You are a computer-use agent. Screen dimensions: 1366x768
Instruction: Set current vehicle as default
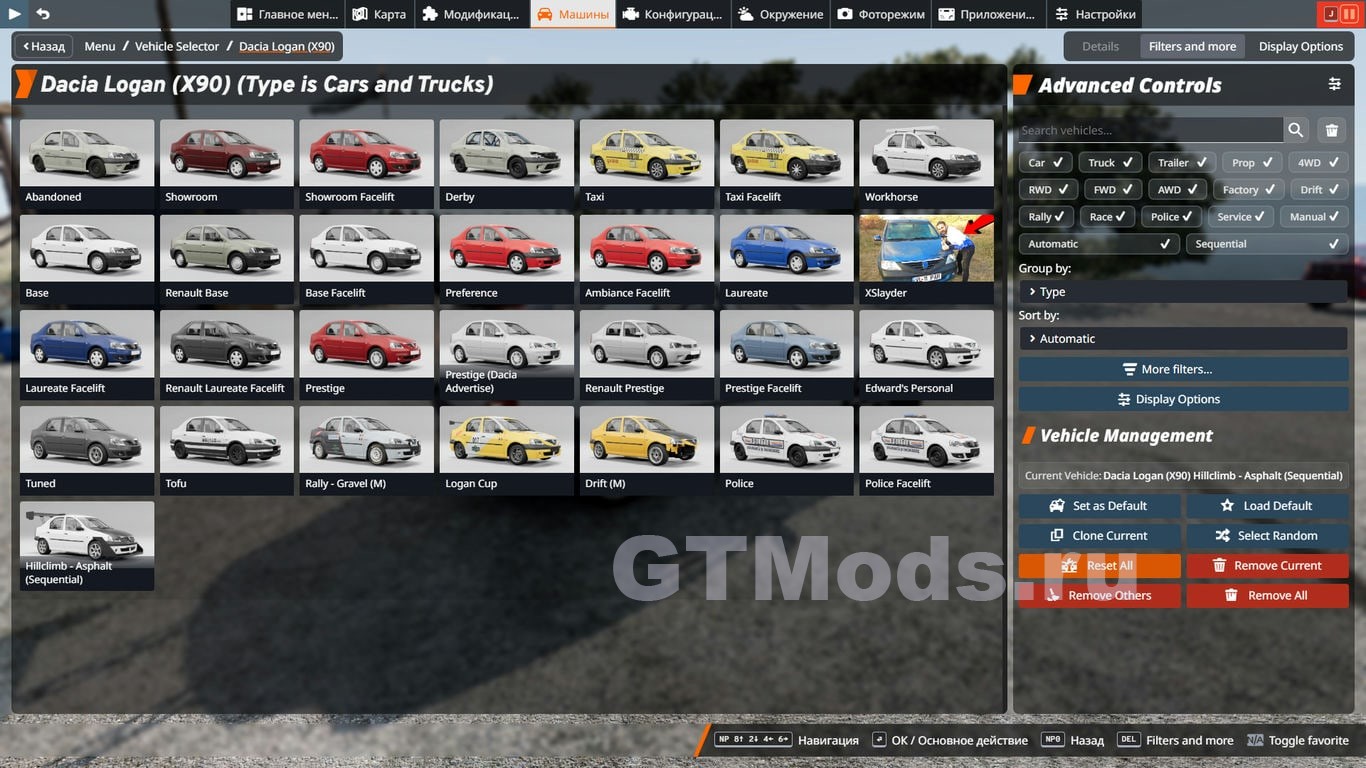pyautogui.click(x=1099, y=506)
